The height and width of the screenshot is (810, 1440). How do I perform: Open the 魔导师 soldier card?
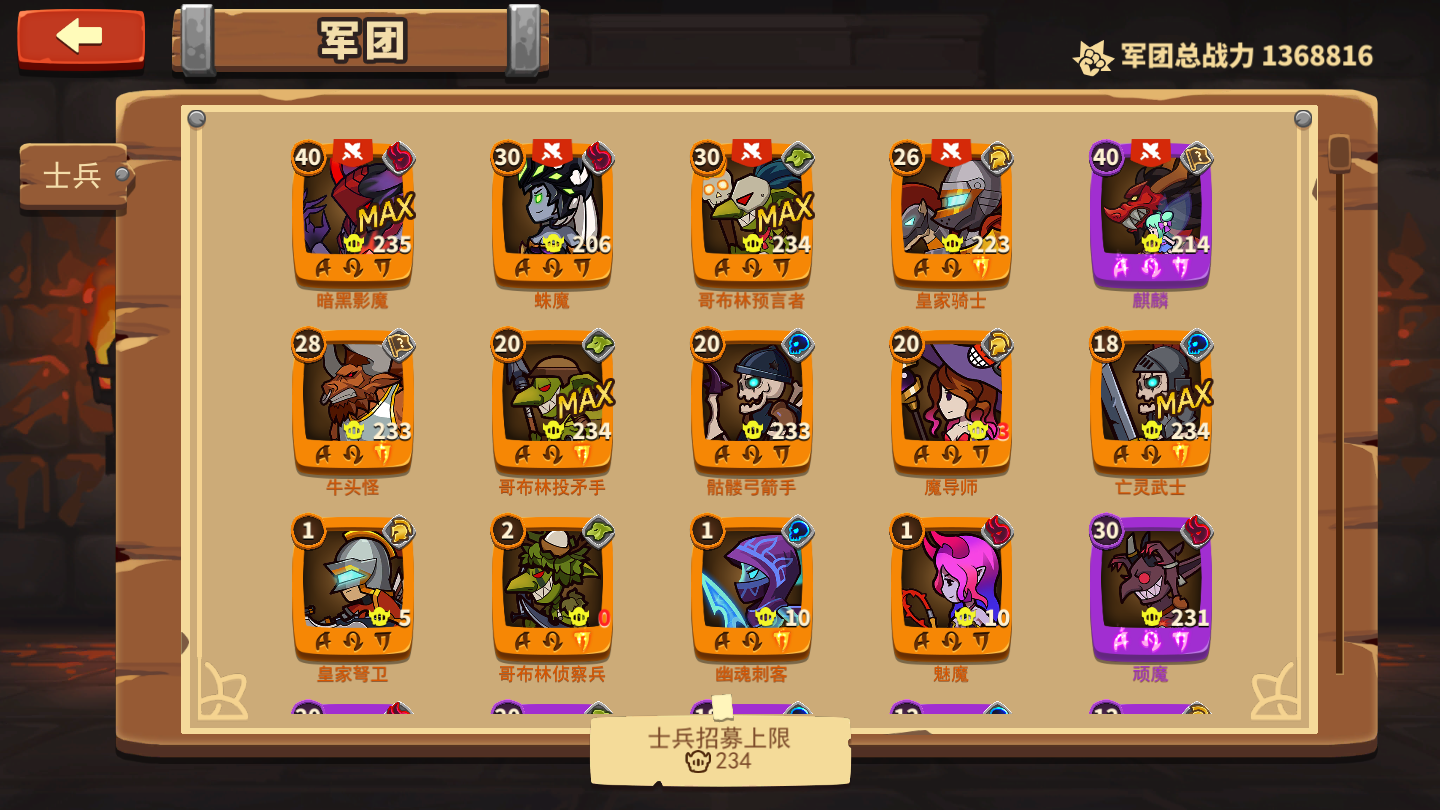point(948,400)
